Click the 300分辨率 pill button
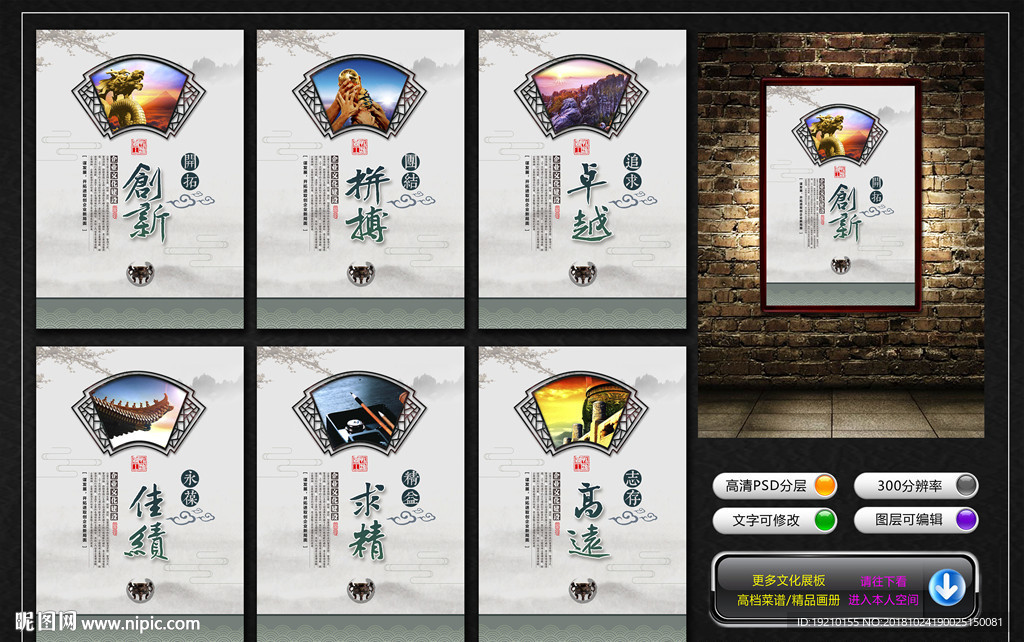This screenshot has height=642, width=1024. click(915, 486)
